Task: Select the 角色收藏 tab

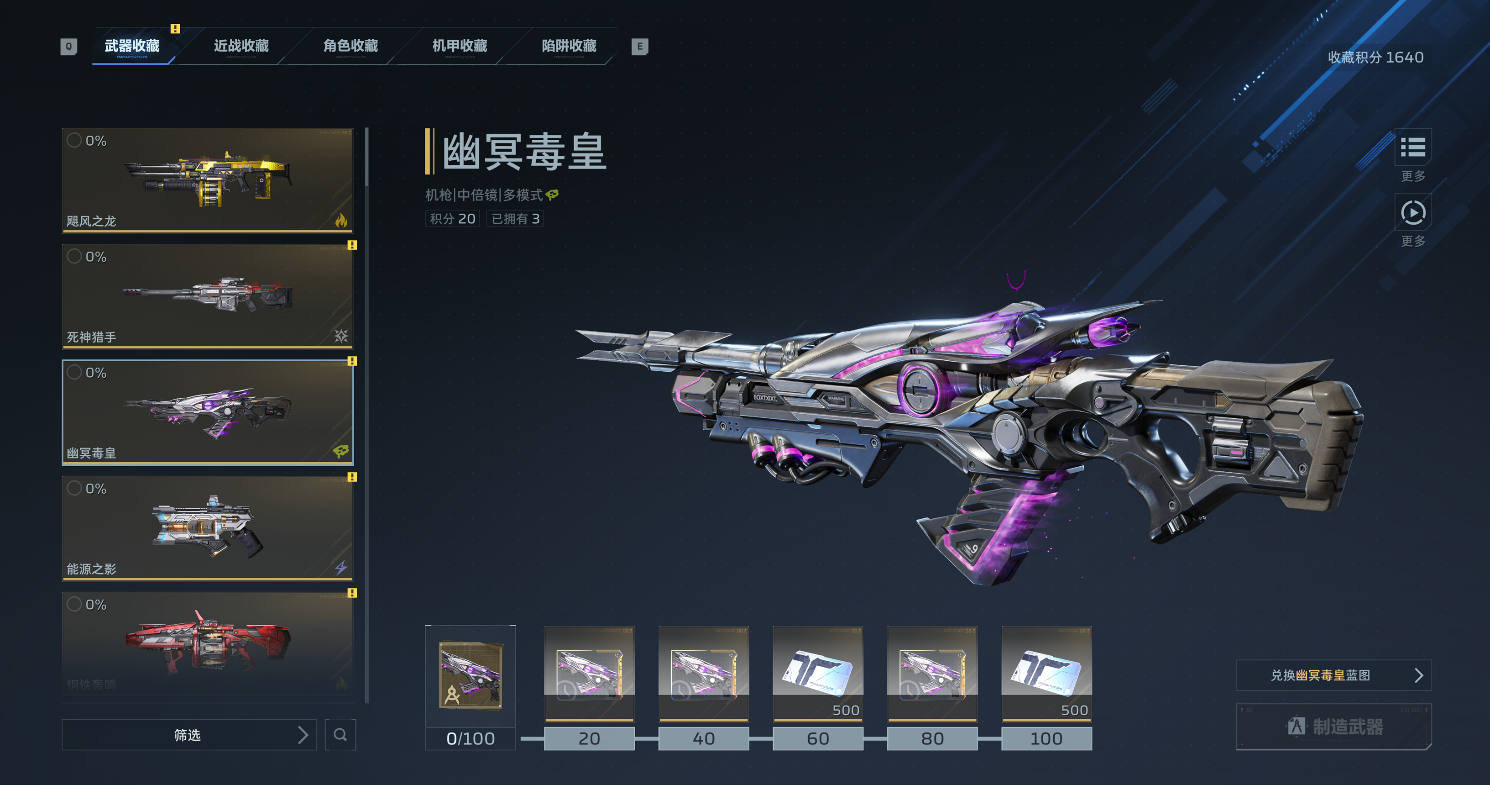Action: [x=350, y=46]
